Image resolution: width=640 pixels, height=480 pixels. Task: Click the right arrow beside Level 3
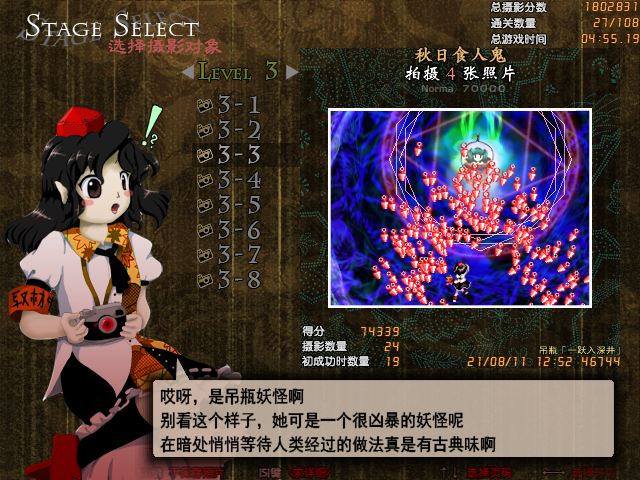(292, 72)
